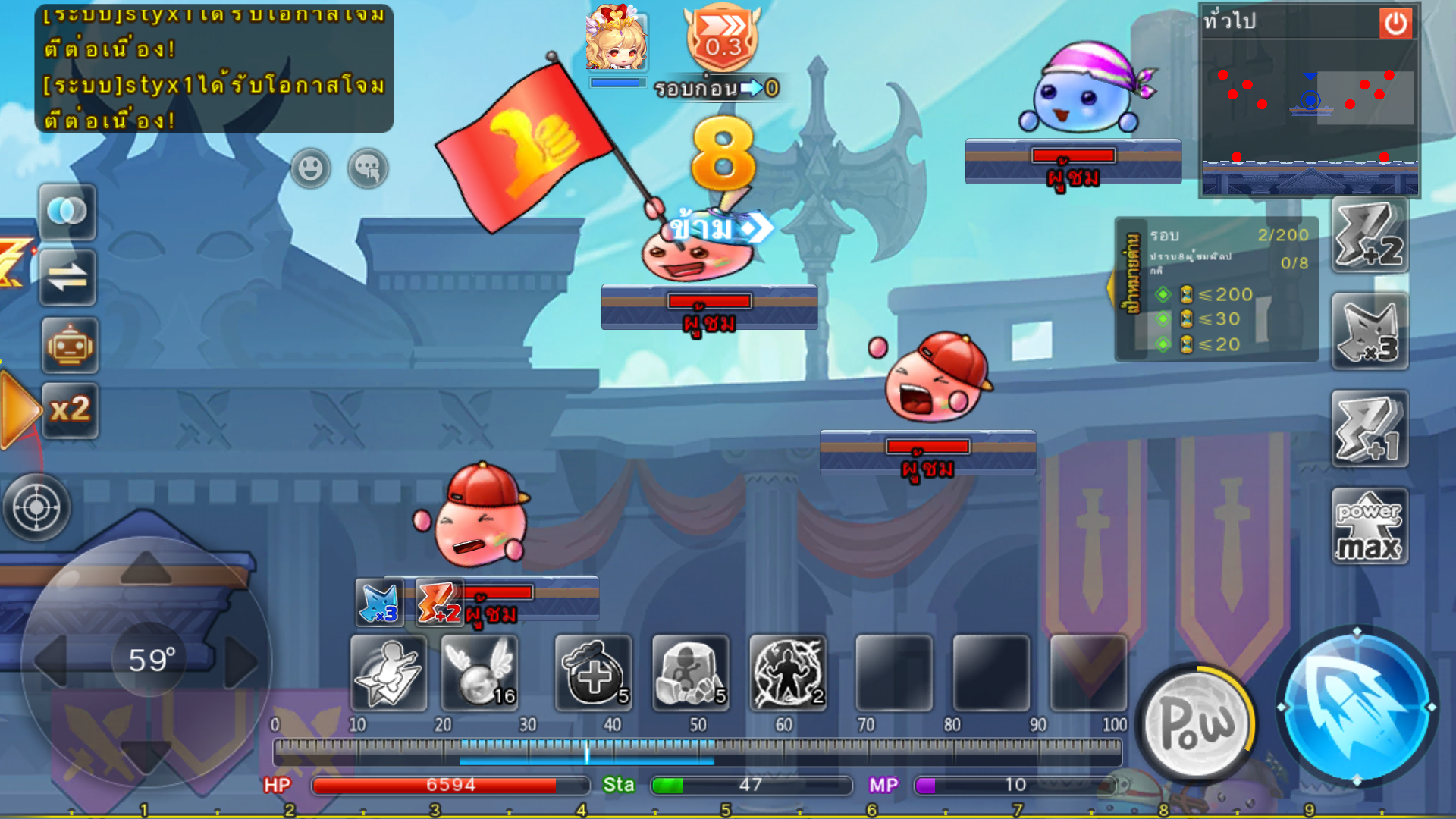Use the wolf x3 skill on right

pos(1370,332)
